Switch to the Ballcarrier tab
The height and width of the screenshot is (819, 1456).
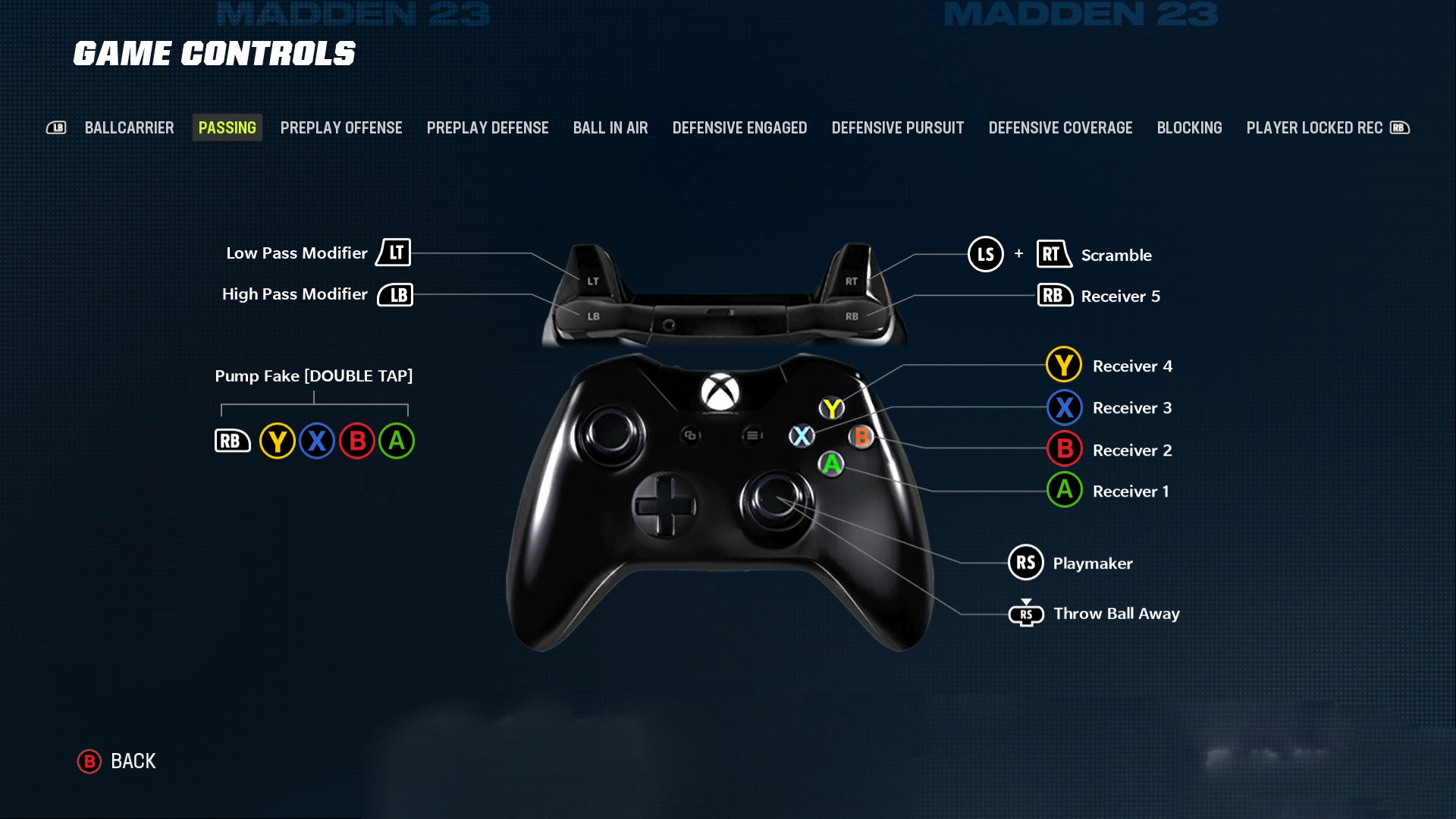point(130,127)
